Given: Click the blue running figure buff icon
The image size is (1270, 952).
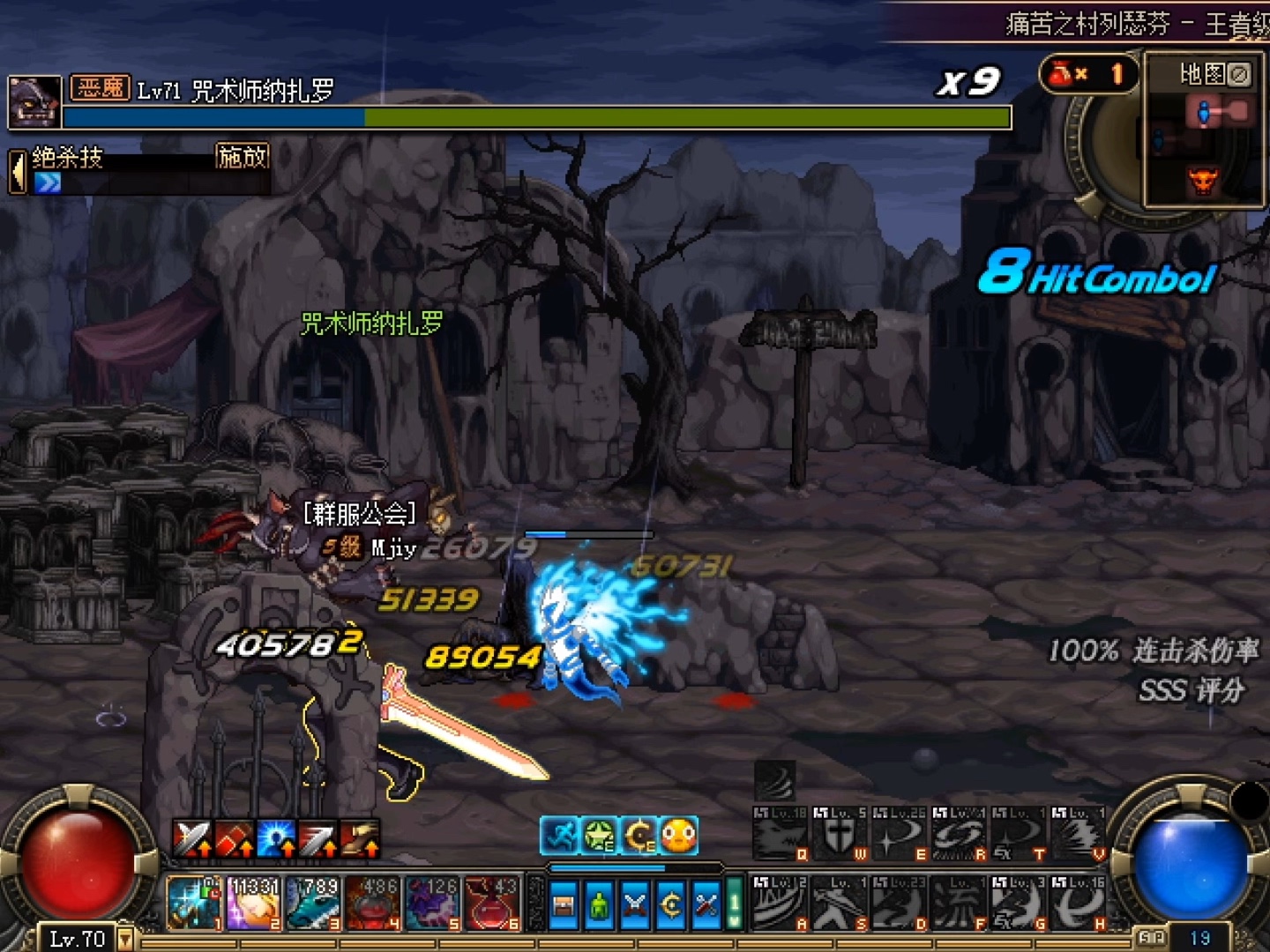Looking at the screenshot, I should (x=559, y=835).
